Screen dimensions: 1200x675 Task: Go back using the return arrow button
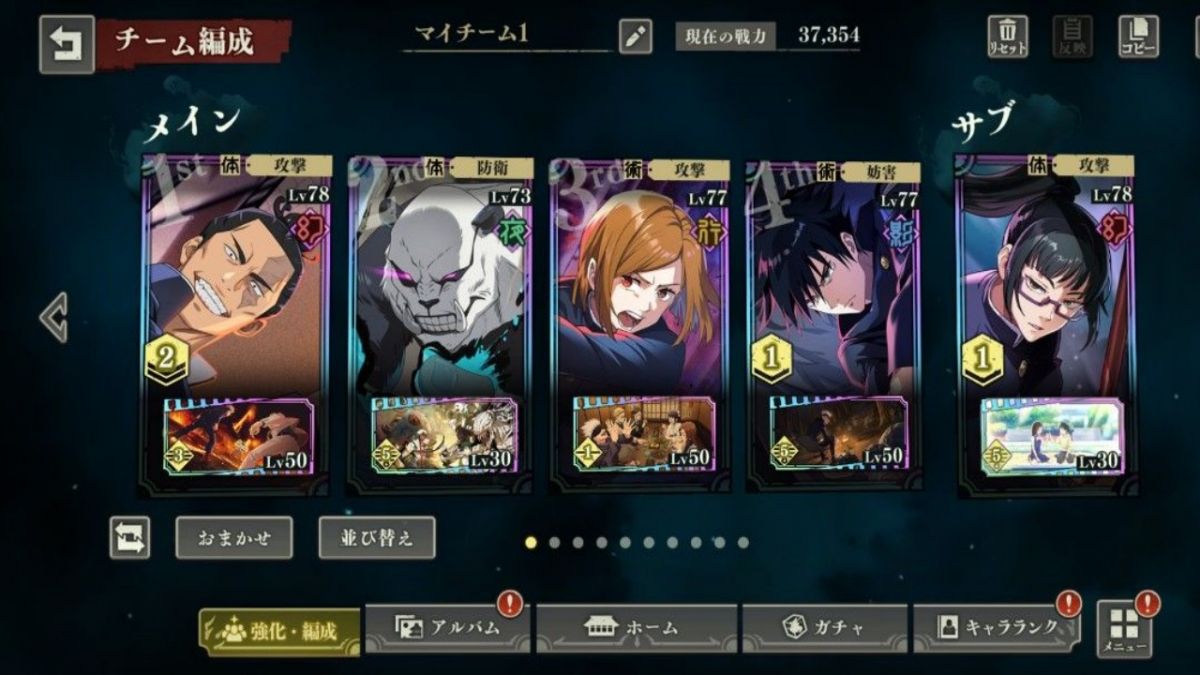click(x=67, y=45)
